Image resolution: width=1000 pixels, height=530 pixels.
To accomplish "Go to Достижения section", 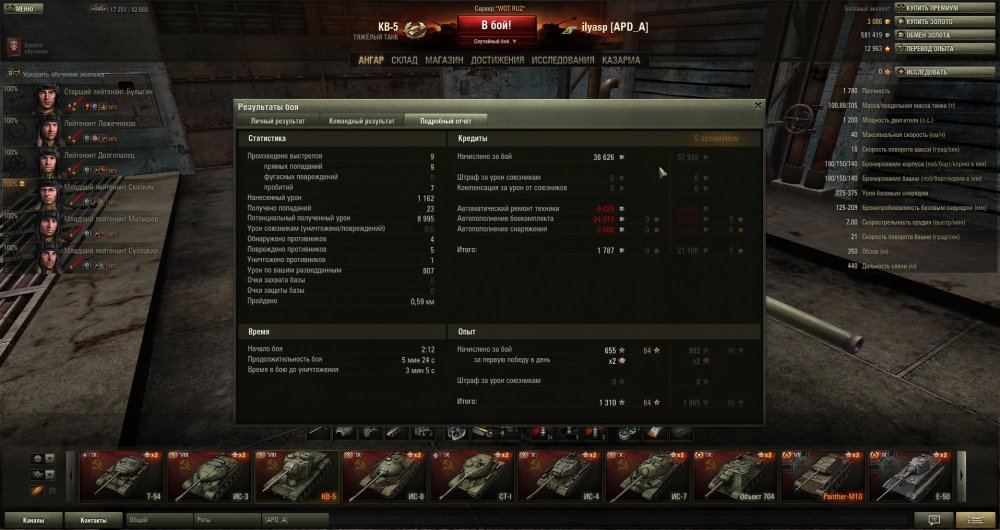I will [x=497, y=60].
